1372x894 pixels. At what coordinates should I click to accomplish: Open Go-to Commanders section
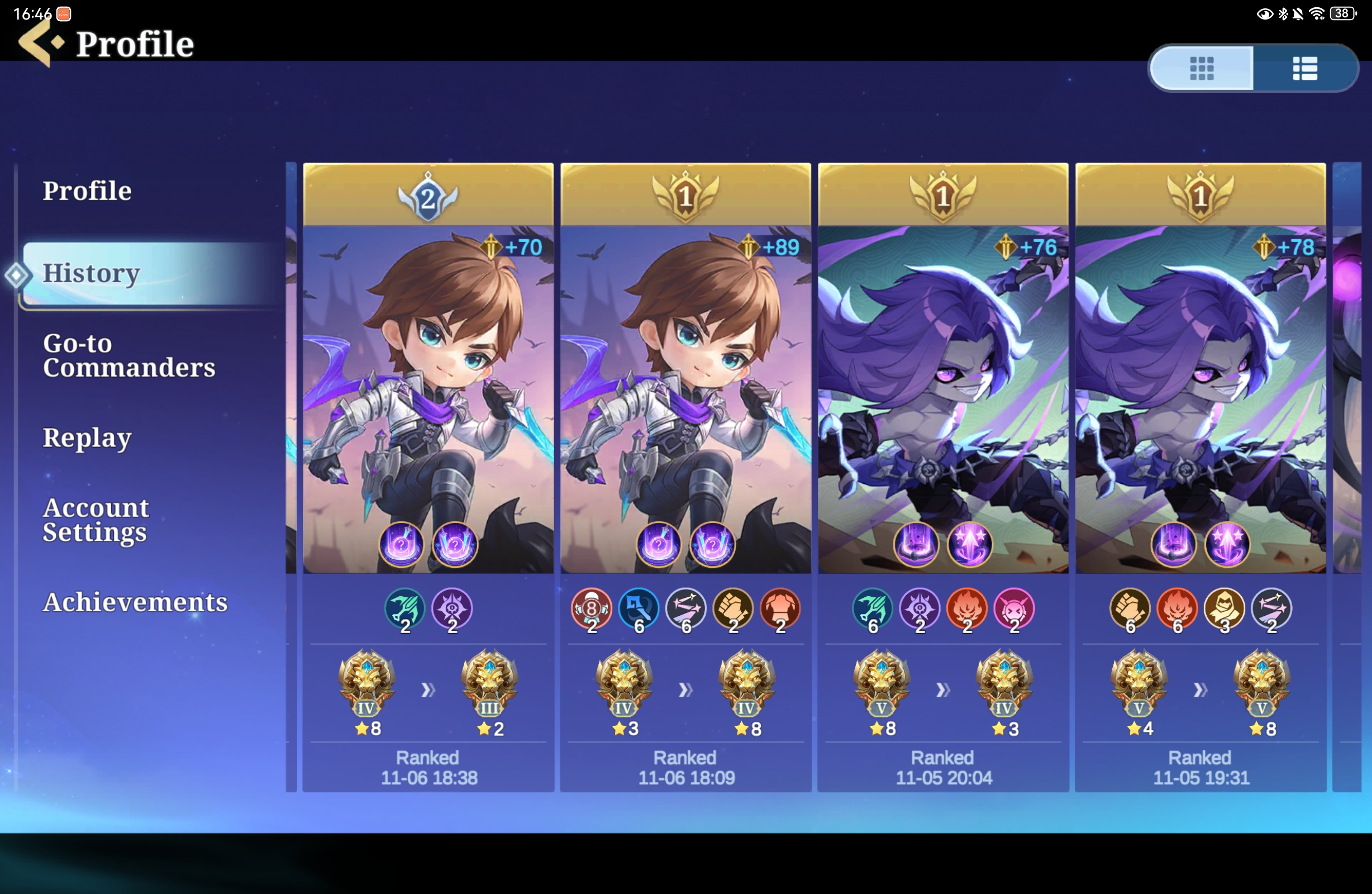129,356
